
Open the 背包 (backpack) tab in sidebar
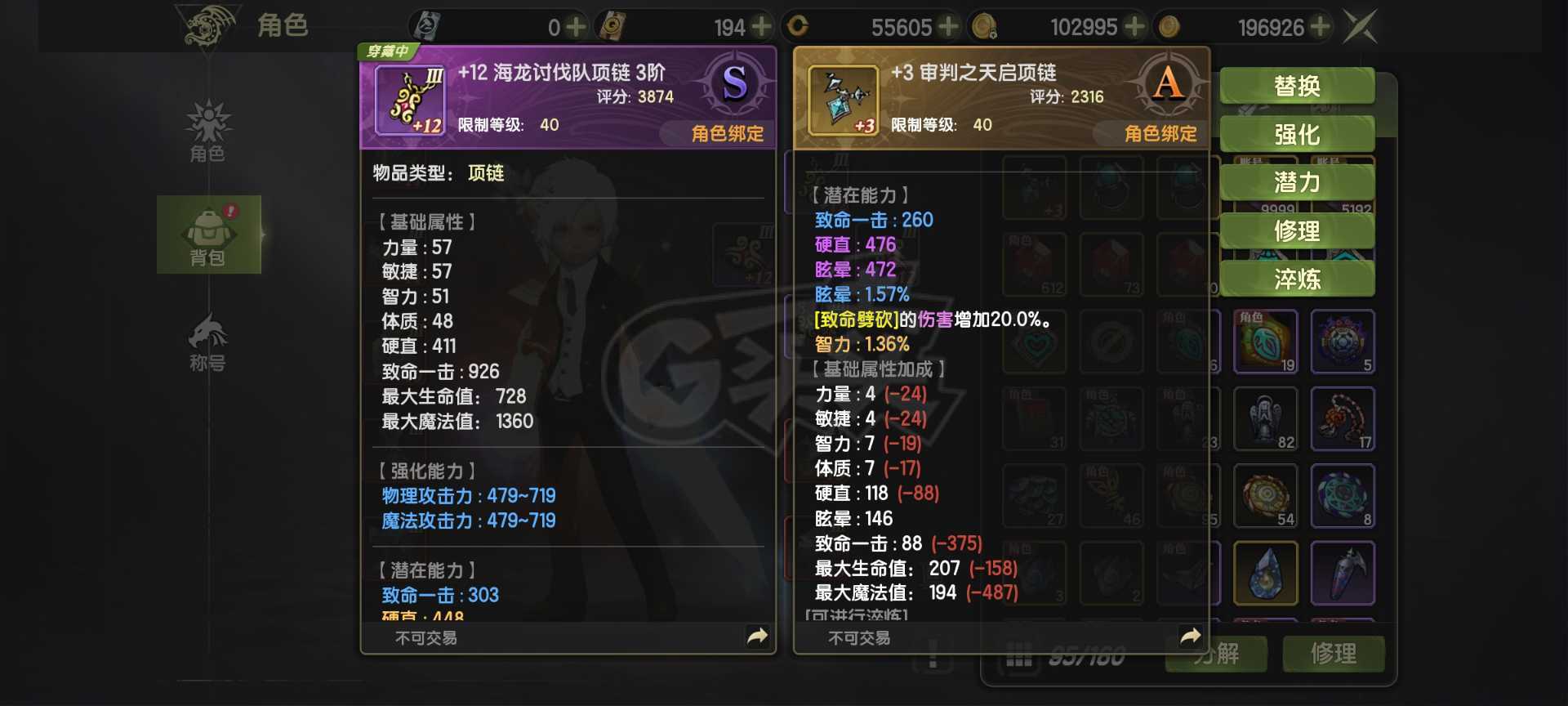(x=209, y=235)
